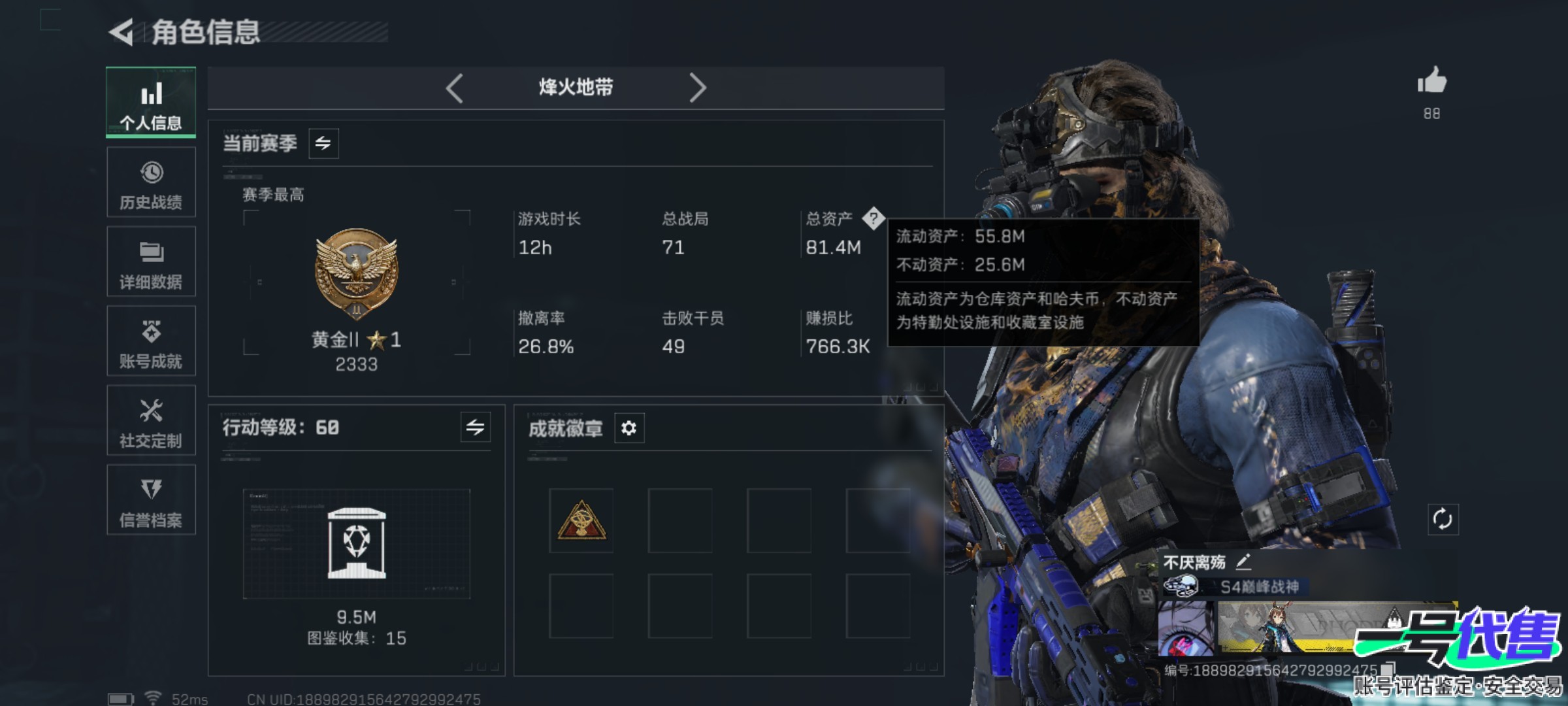Copy the player ID number
1568x706 pixels.
point(1388,669)
